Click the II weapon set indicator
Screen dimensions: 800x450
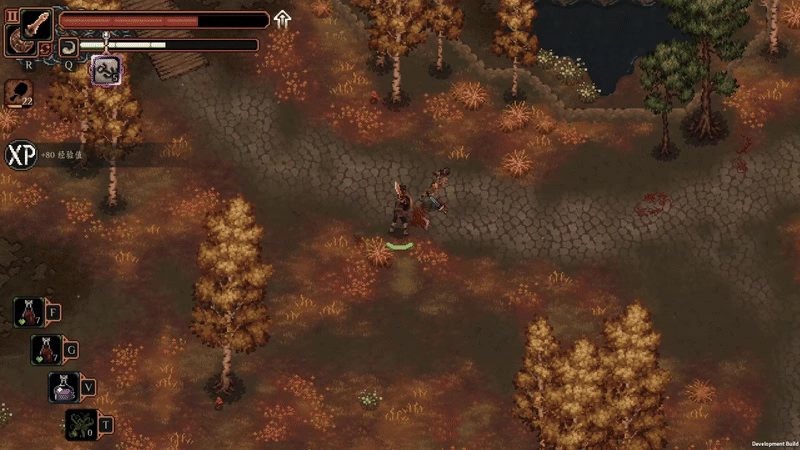tap(13, 17)
